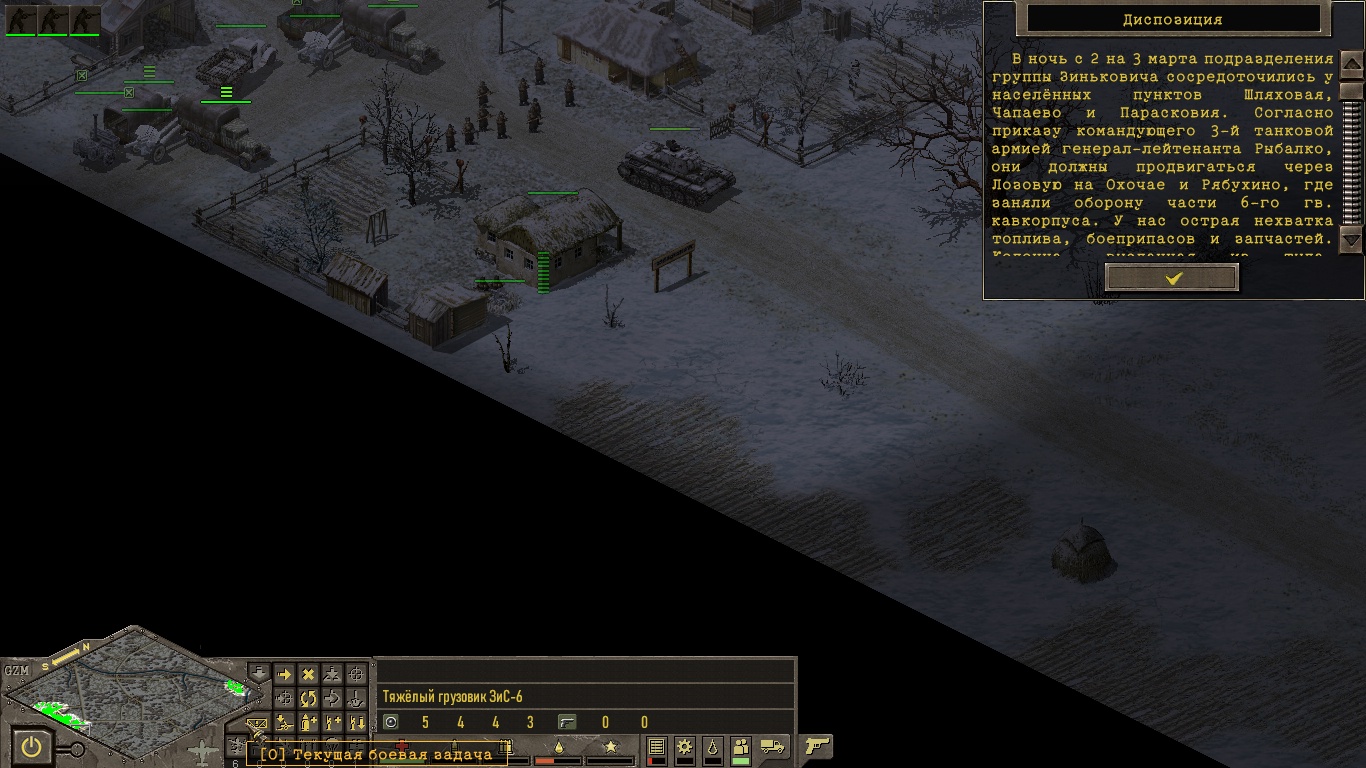This screenshot has width=1366, height=768.
Task: Choose the rotate command with circular arrows
Action: tap(308, 698)
